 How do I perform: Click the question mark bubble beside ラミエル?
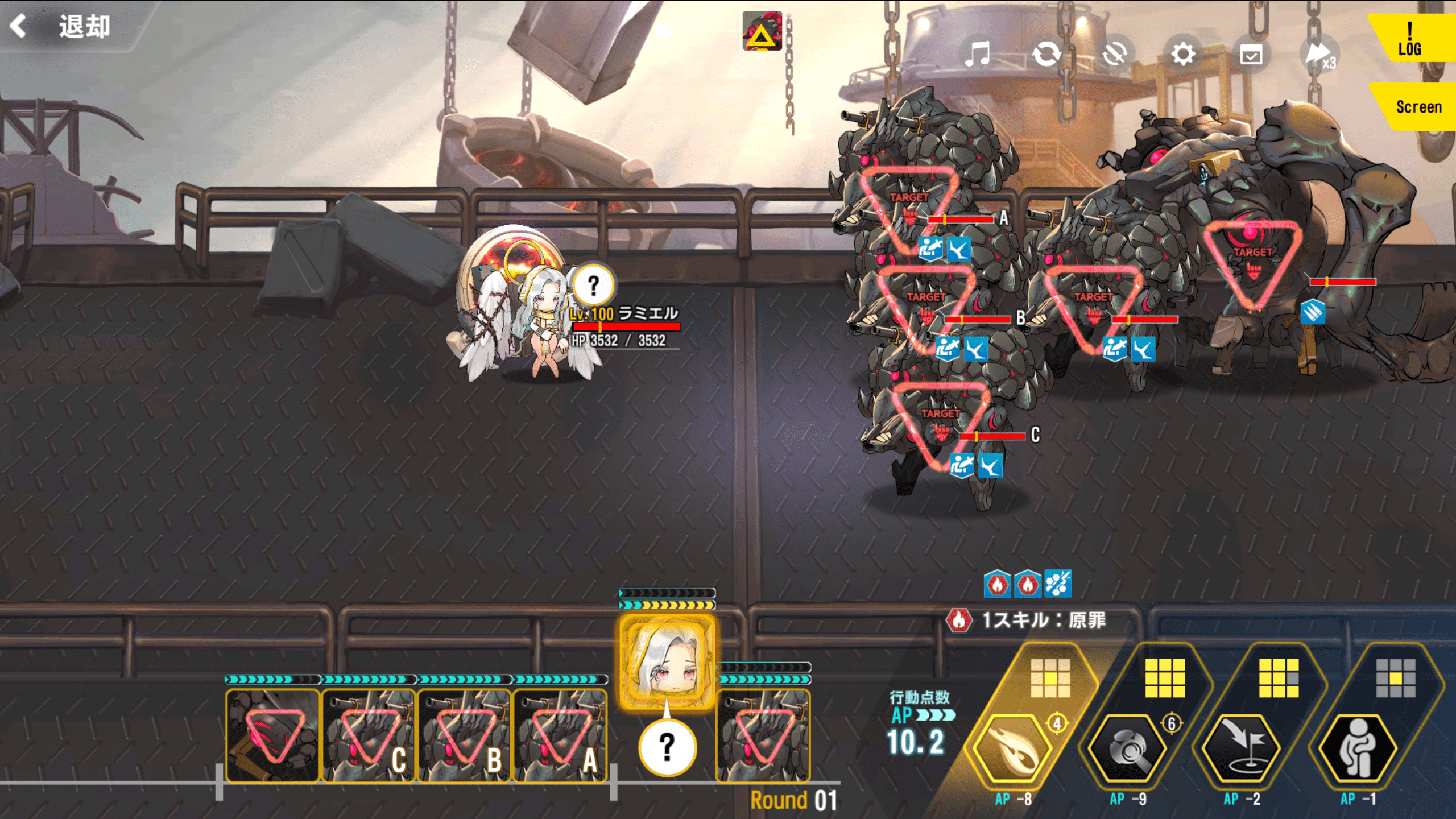(593, 285)
